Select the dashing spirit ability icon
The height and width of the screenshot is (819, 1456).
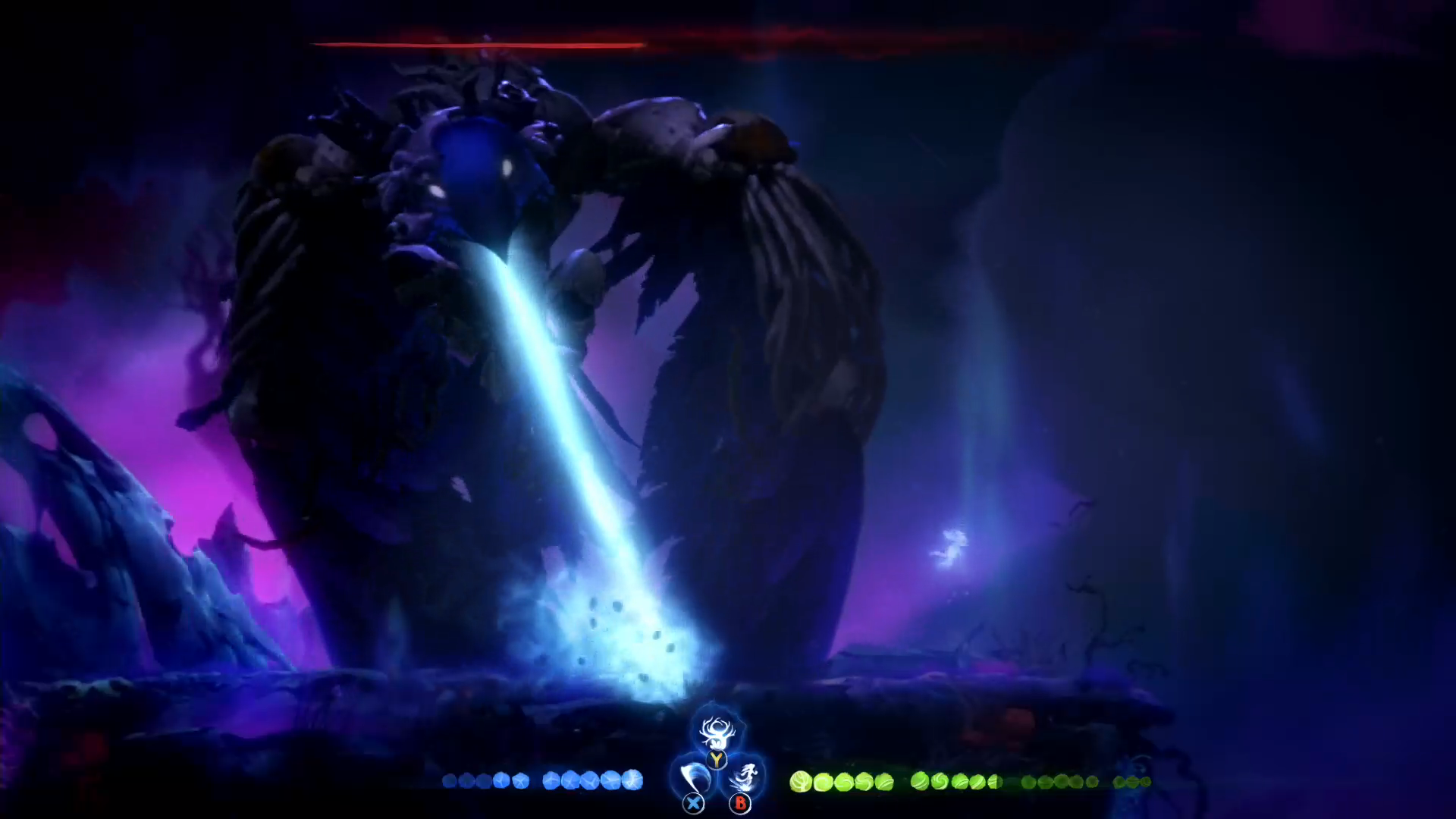pos(745,778)
